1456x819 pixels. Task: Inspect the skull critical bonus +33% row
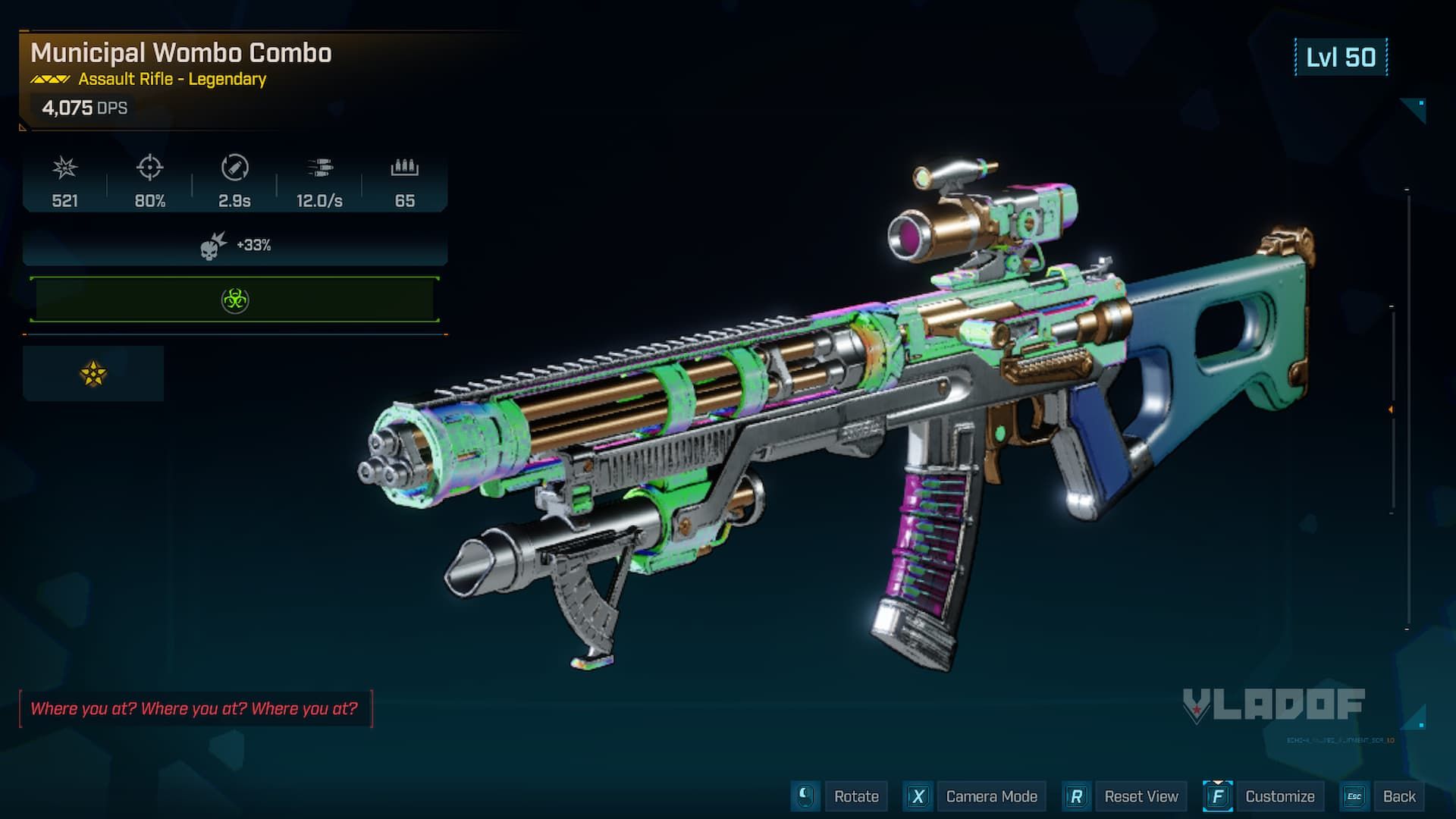(235, 246)
